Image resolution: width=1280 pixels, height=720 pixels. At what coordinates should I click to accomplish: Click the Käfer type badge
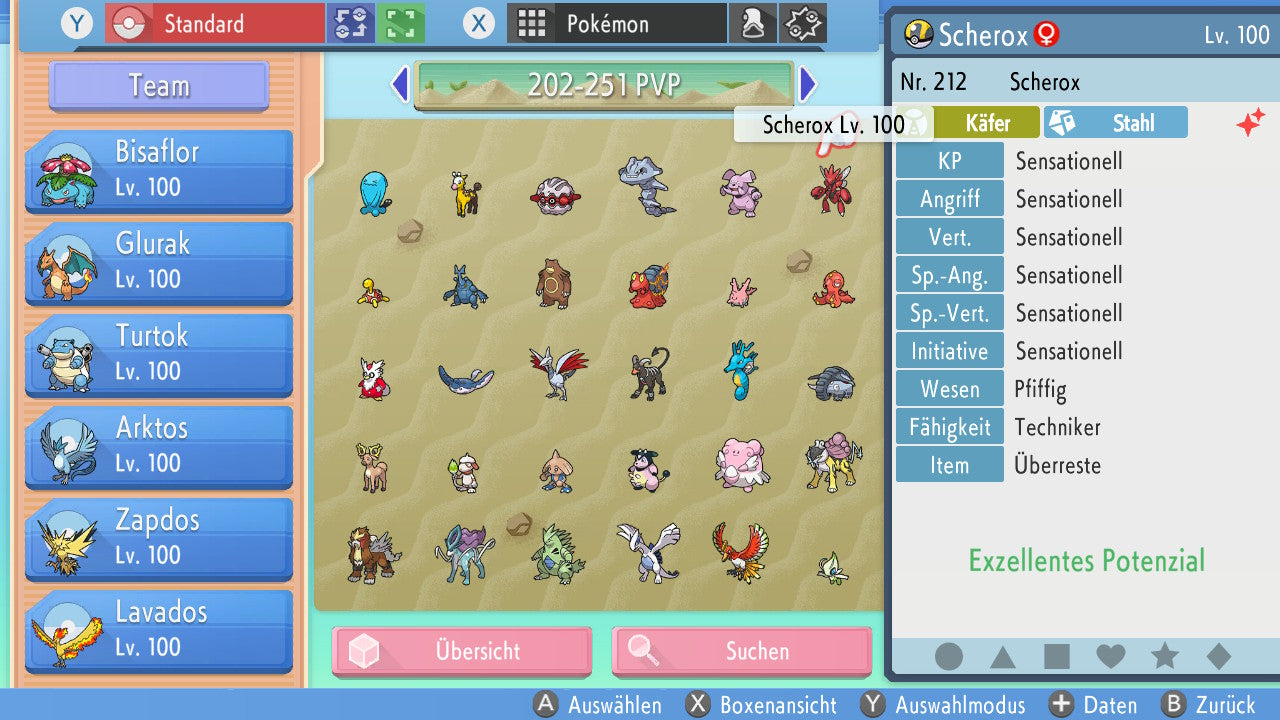(x=985, y=122)
